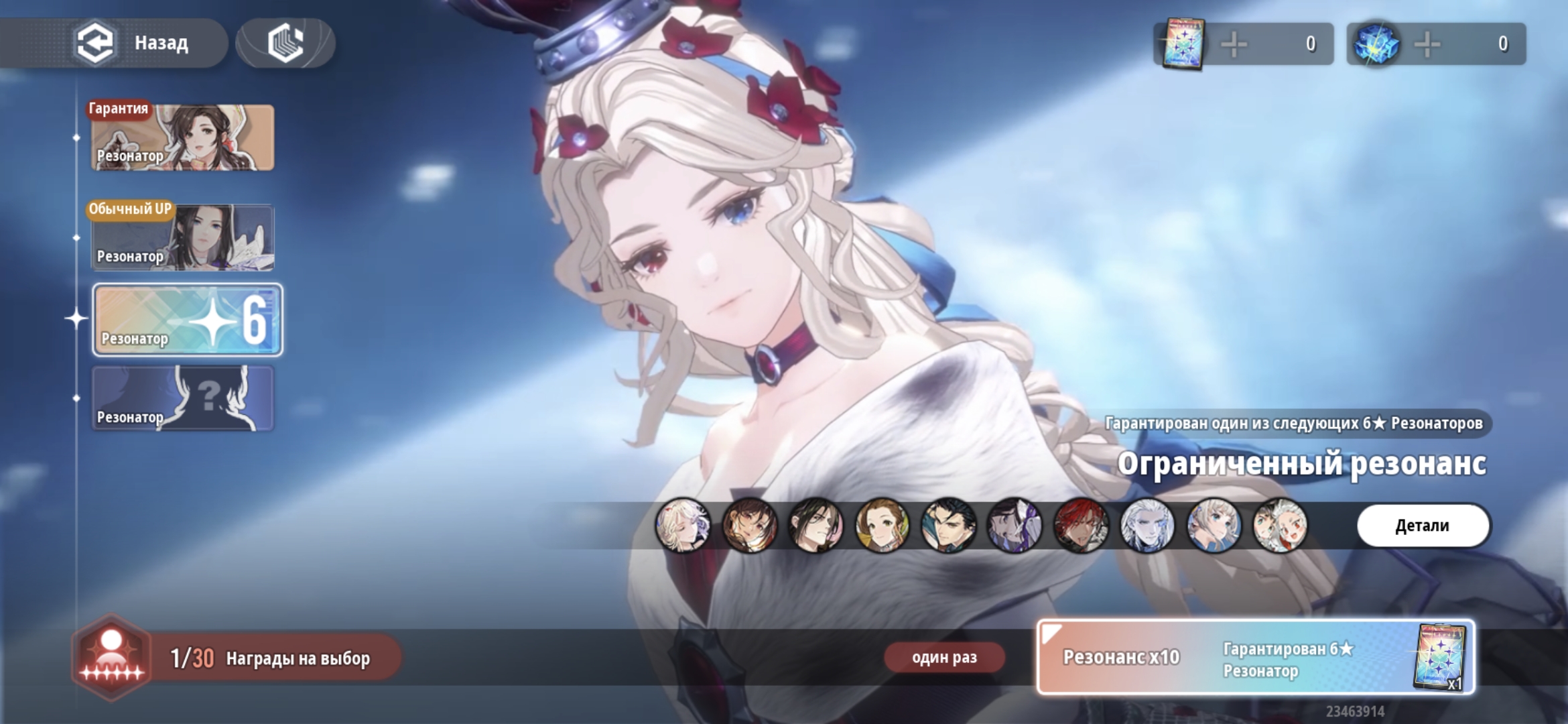Viewport: 1568px width, 724px height.
Task: Add more blue crystal currency
Action: coord(1427,44)
